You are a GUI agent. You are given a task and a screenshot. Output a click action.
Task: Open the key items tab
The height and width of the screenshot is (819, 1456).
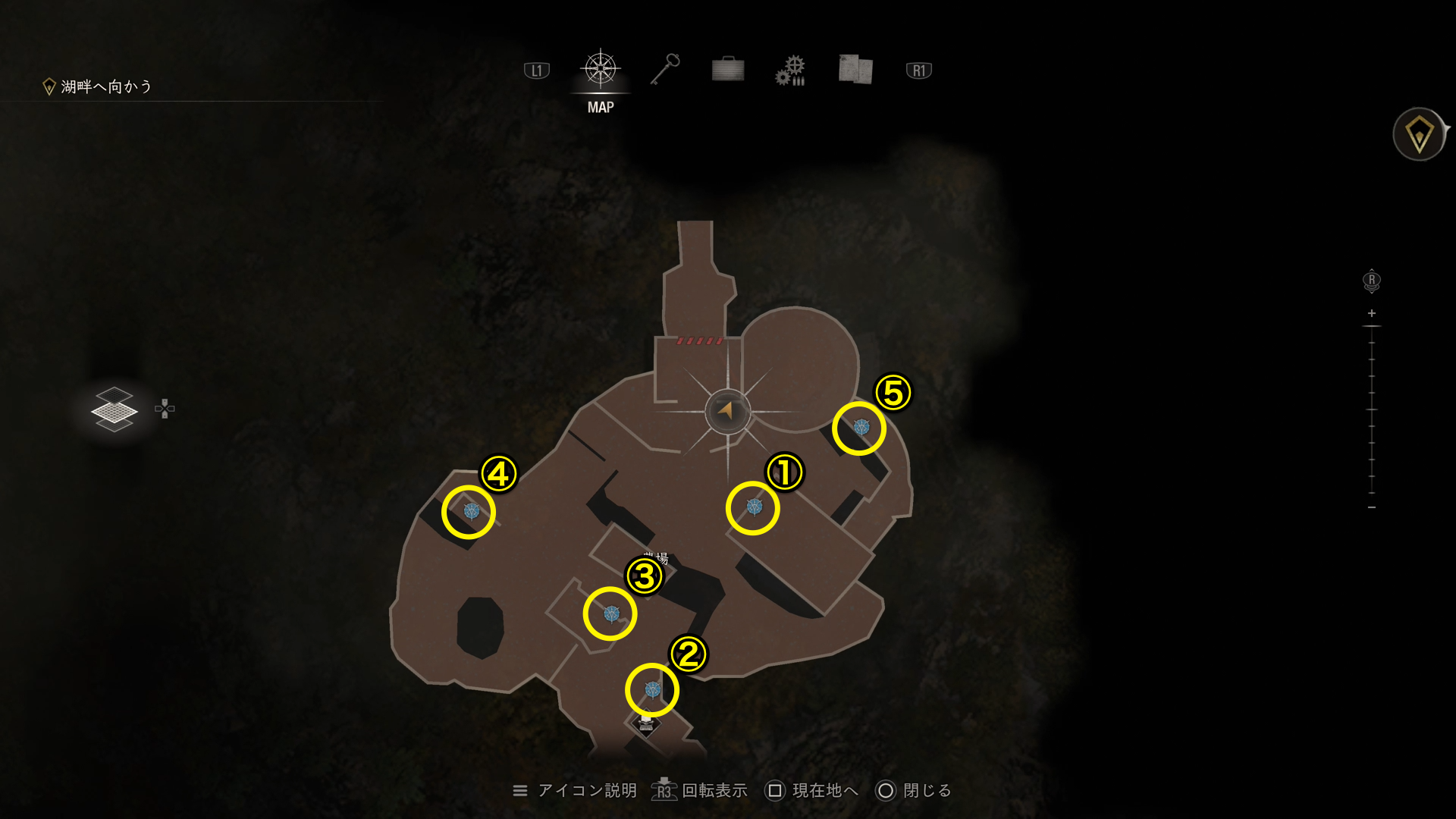tap(665, 70)
